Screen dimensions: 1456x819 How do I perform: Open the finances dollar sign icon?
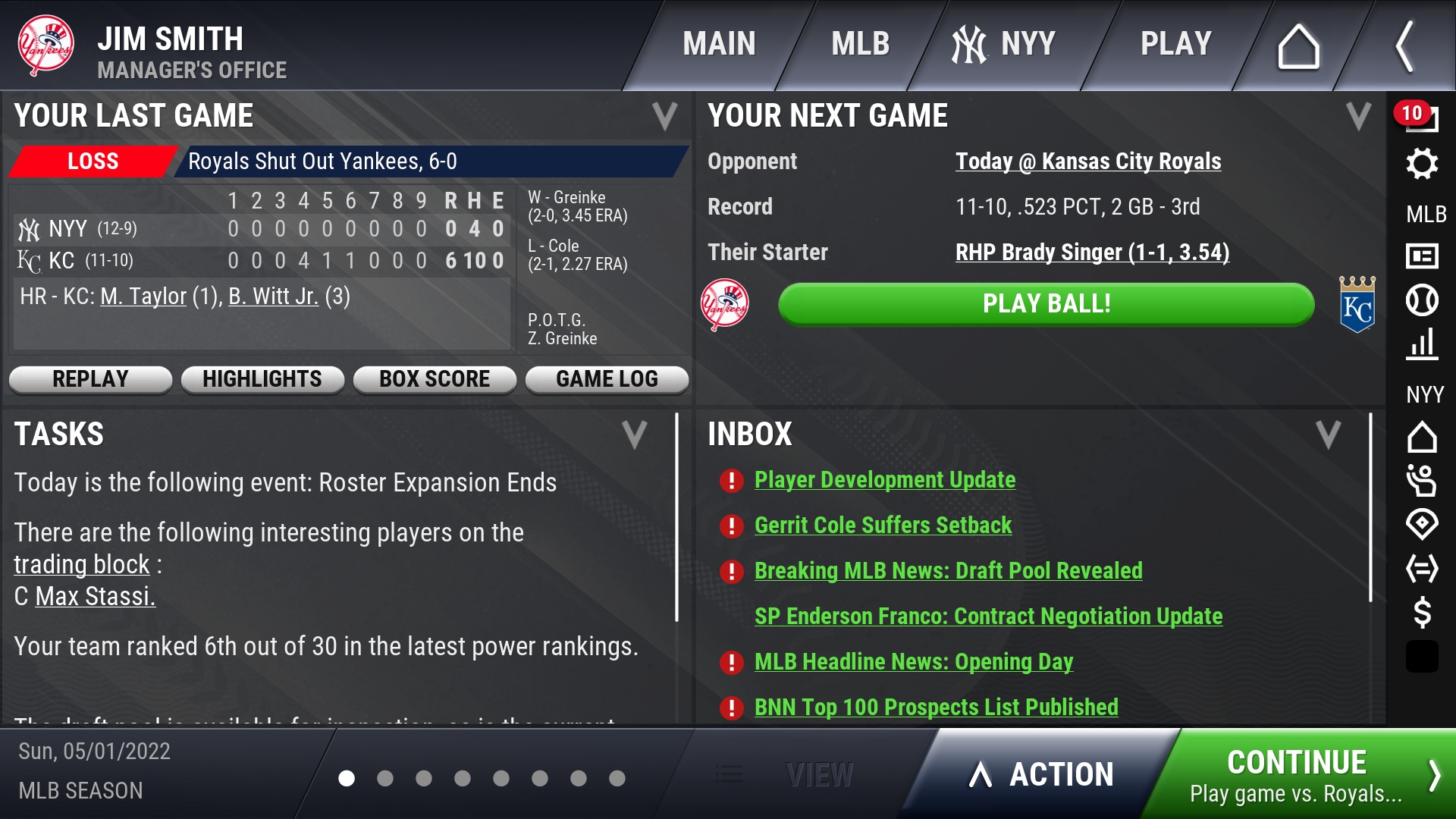(x=1422, y=612)
